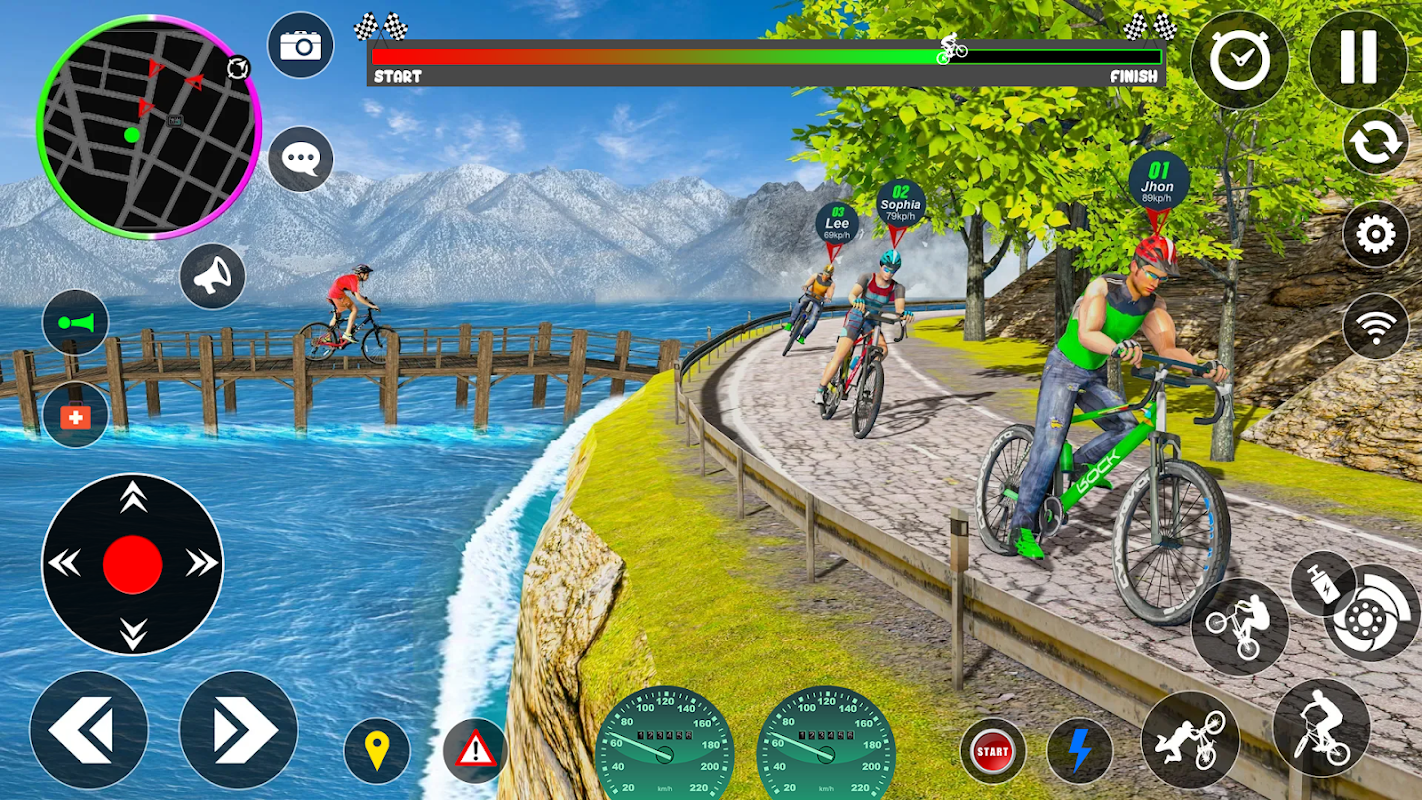This screenshot has height=800, width=1422.
Task: Steer left with the double-chevron button
Action: coord(88,730)
